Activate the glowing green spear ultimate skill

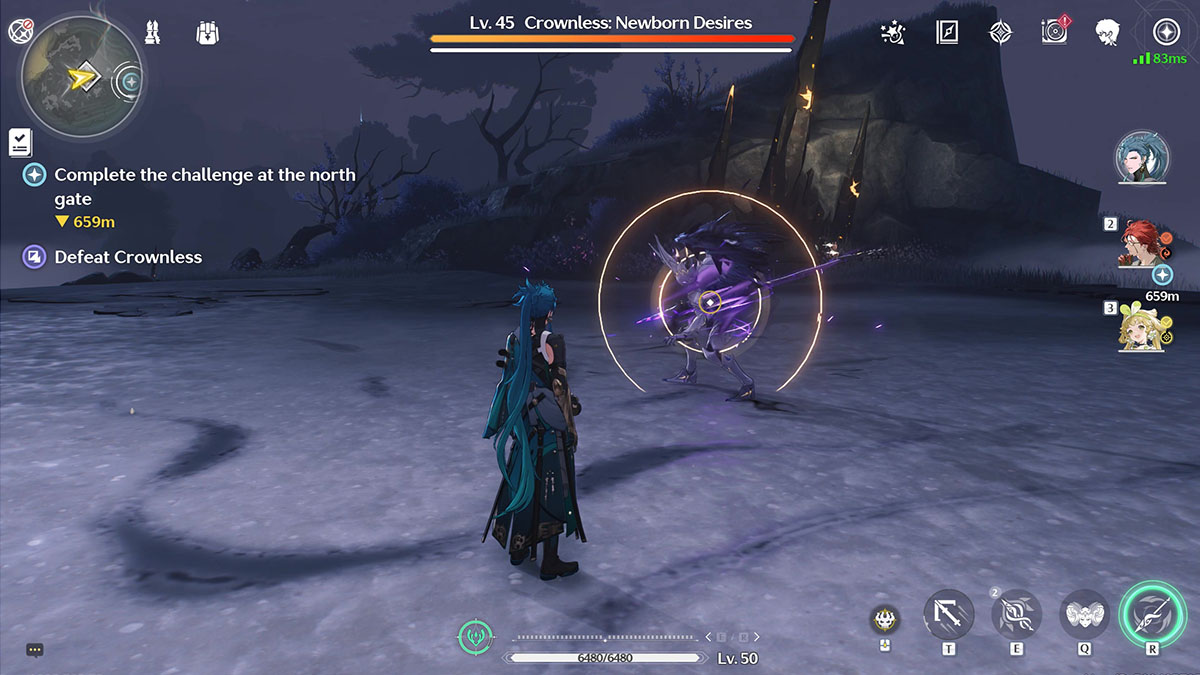coord(1152,613)
